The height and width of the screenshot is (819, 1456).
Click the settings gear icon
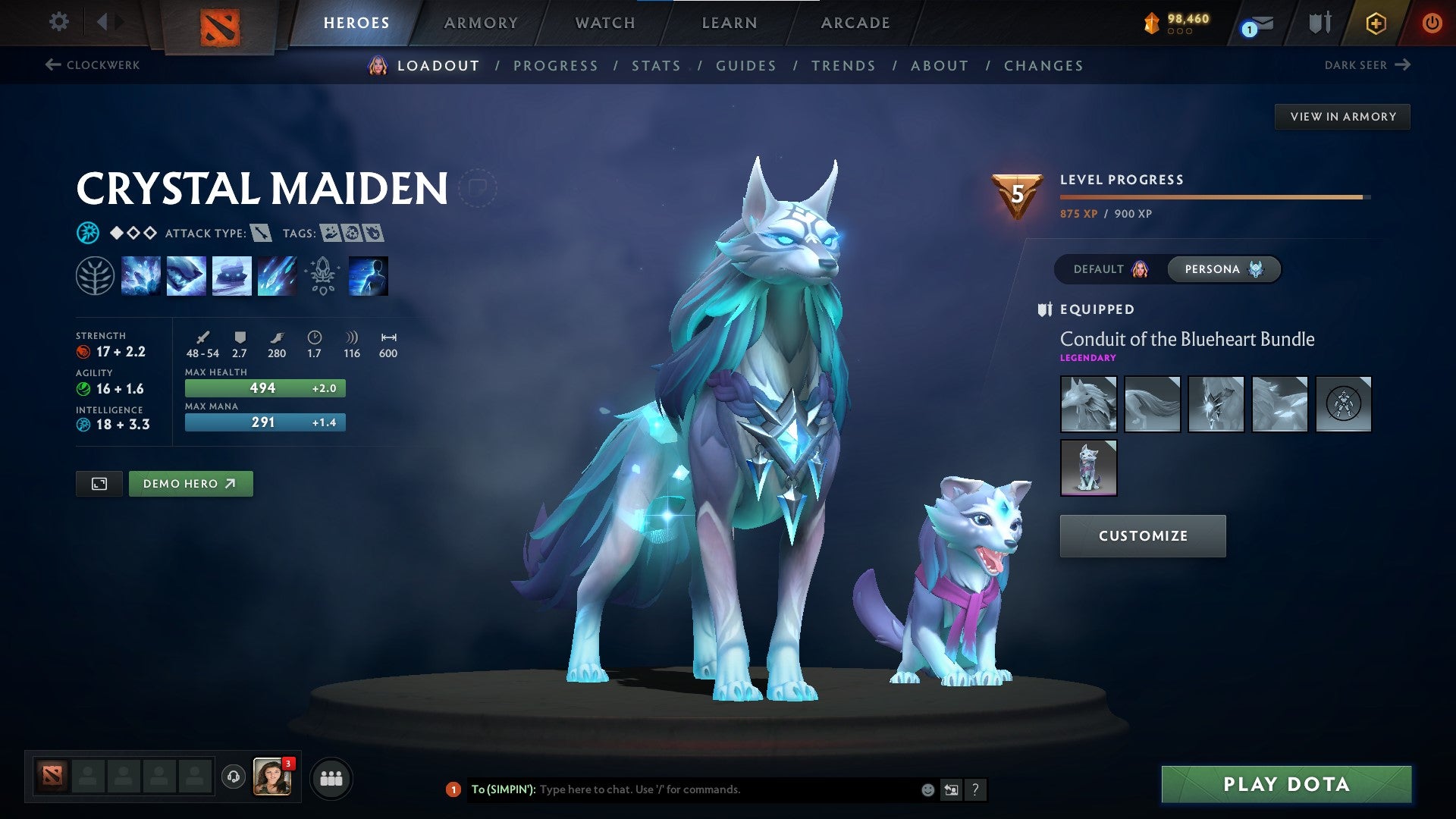click(58, 22)
